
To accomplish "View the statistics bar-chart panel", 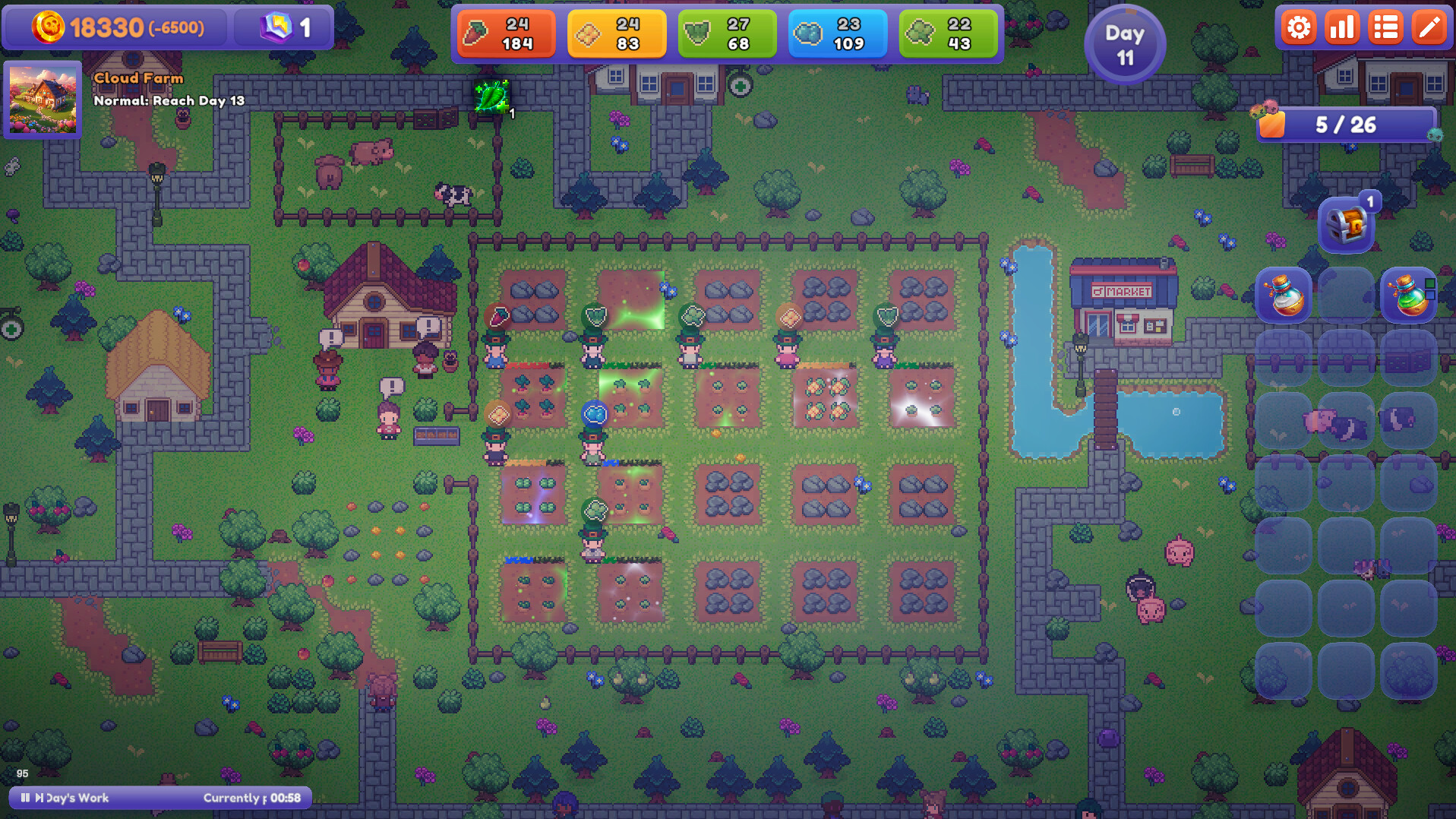I will [x=1341, y=27].
